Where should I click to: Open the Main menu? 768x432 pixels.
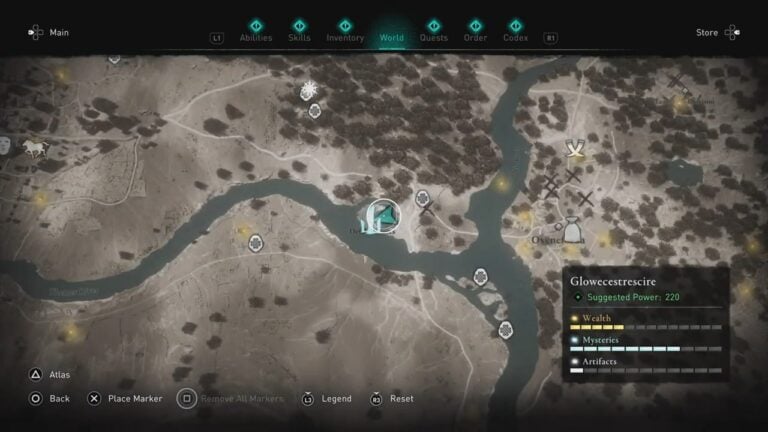point(49,33)
